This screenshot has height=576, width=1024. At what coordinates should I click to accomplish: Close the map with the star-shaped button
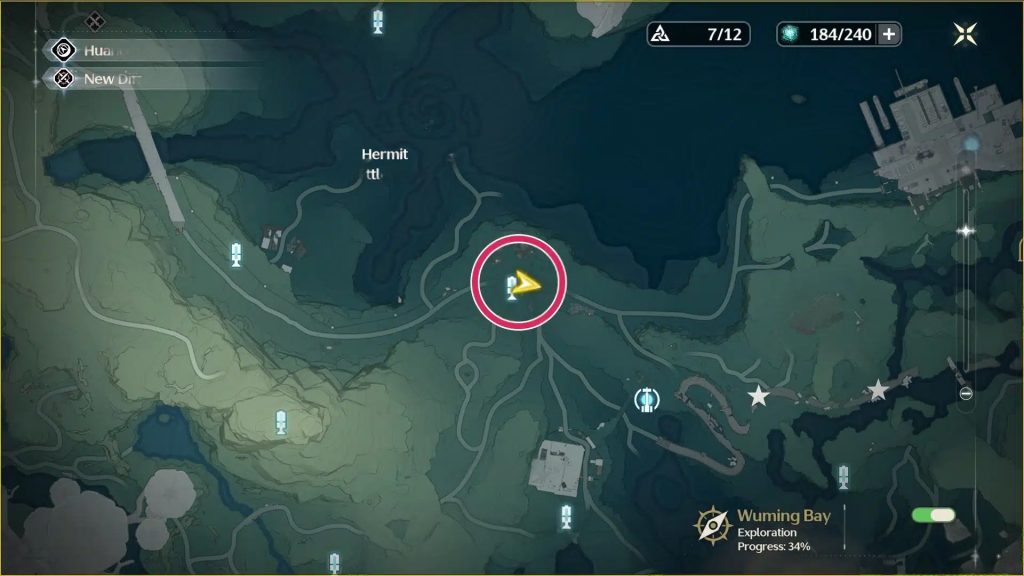(x=965, y=34)
